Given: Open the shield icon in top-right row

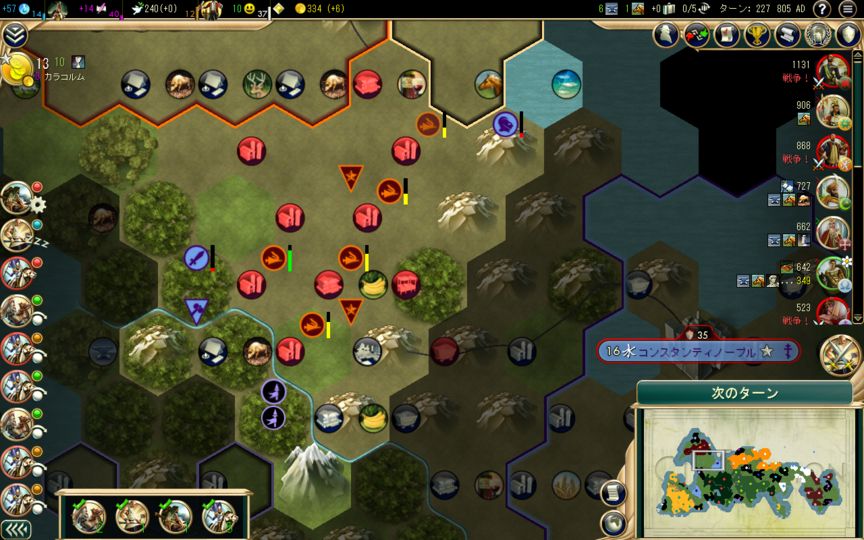Looking at the screenshot, I should pos(848,36).
